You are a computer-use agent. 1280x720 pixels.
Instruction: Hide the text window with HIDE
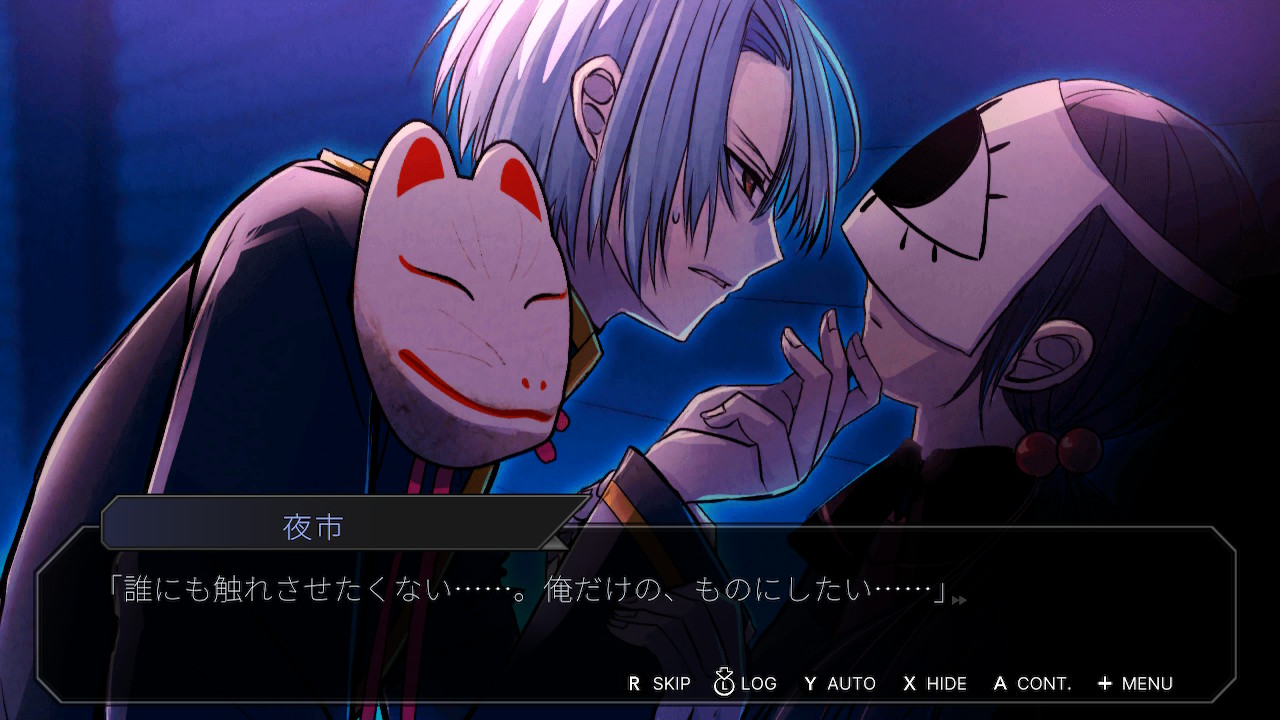click(x=935, y=684)
